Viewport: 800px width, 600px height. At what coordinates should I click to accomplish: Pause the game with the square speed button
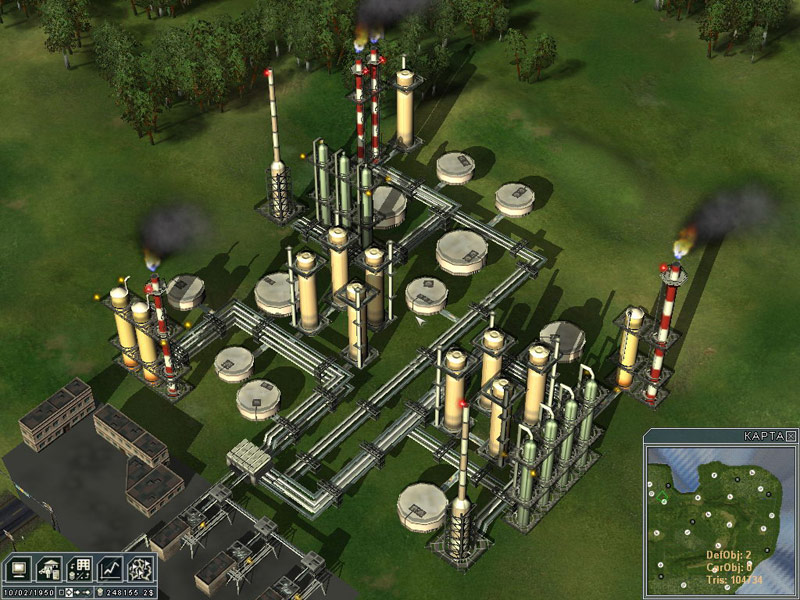pyautogui.click(x=62, y=593)
